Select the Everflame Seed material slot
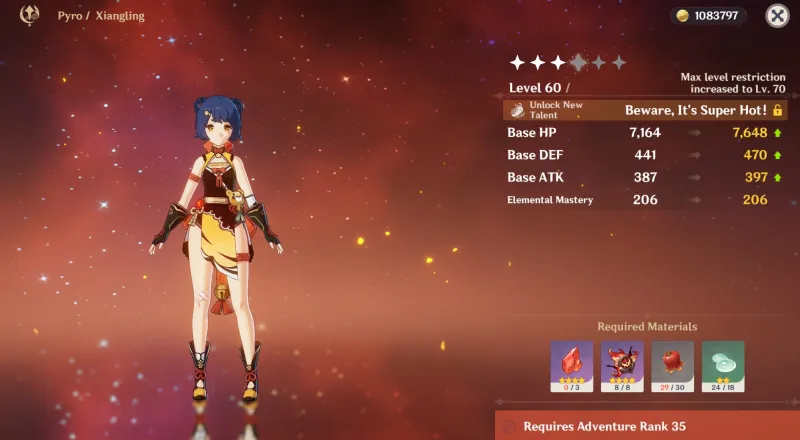 coord(621,365)
